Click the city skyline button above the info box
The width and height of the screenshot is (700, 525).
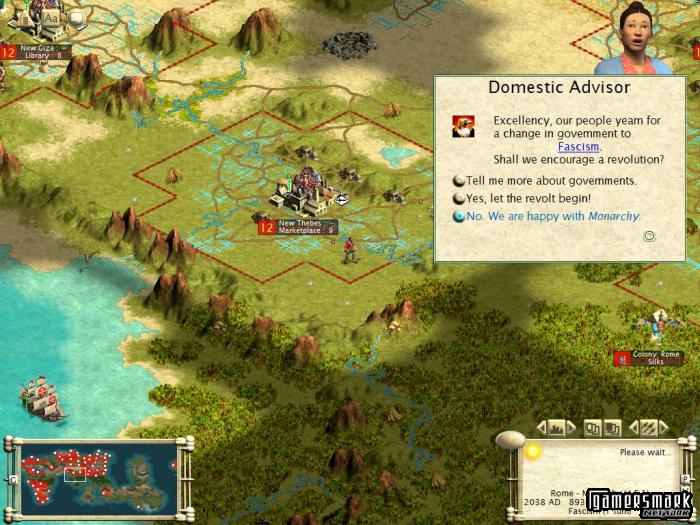(557, 428)
